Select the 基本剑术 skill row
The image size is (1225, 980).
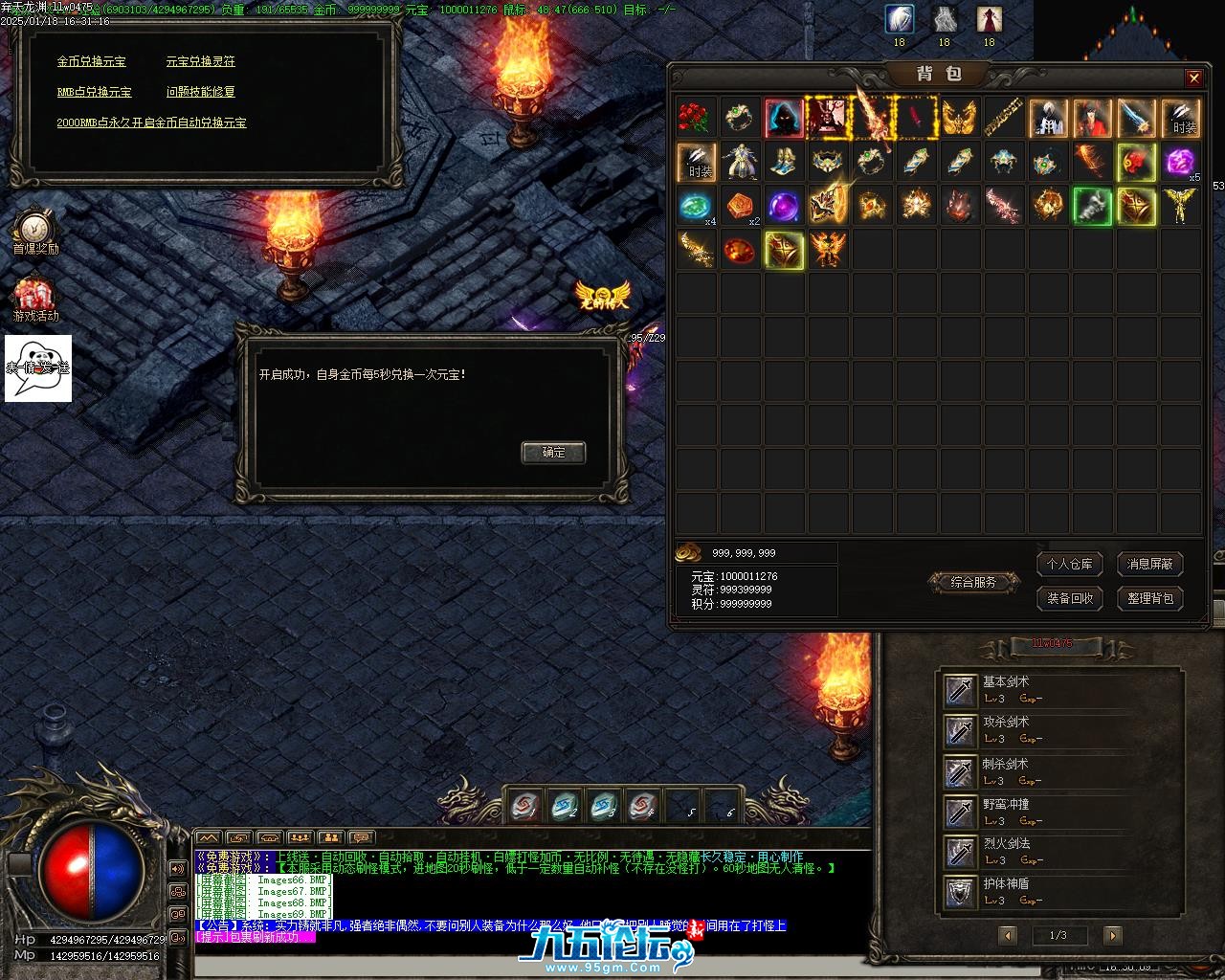(x=1059, y=690)
